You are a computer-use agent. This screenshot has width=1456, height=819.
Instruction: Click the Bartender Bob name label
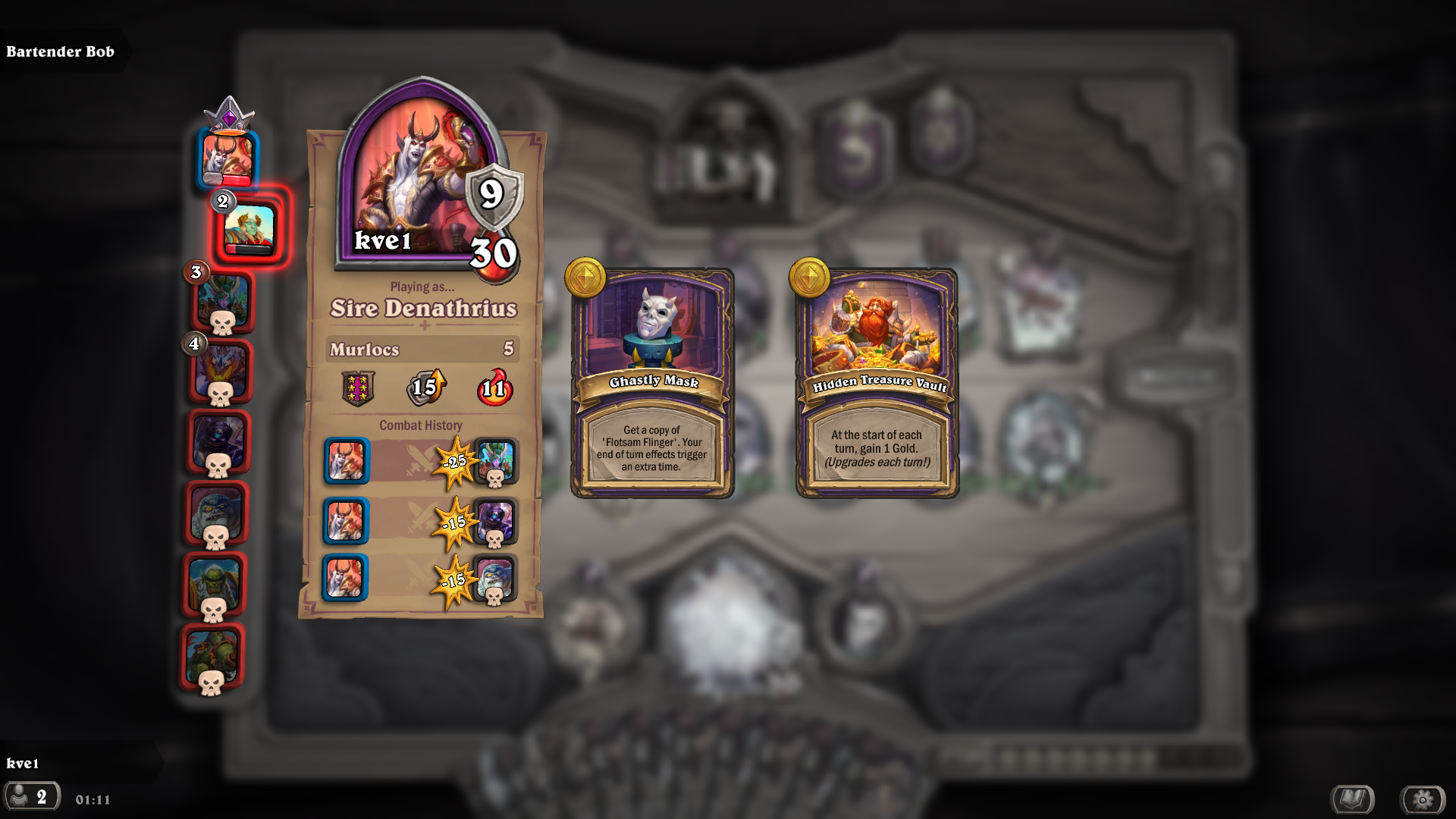click(x=61, y=52)
